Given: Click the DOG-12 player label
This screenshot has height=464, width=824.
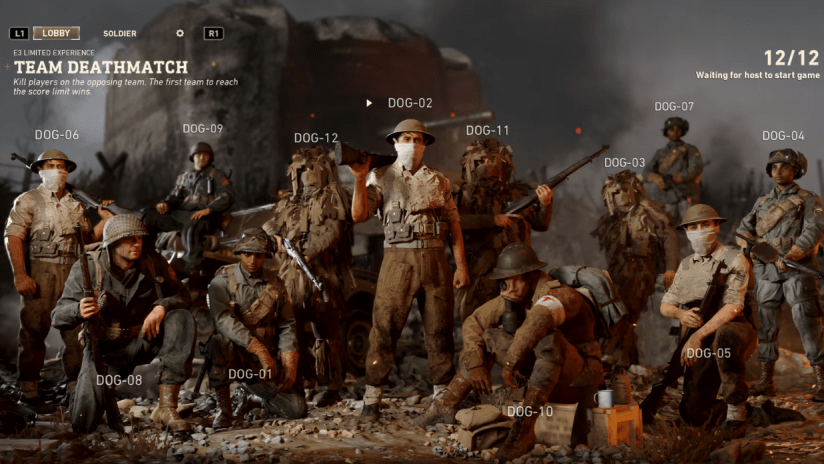Looking at the screenshot, I should 316,138.
